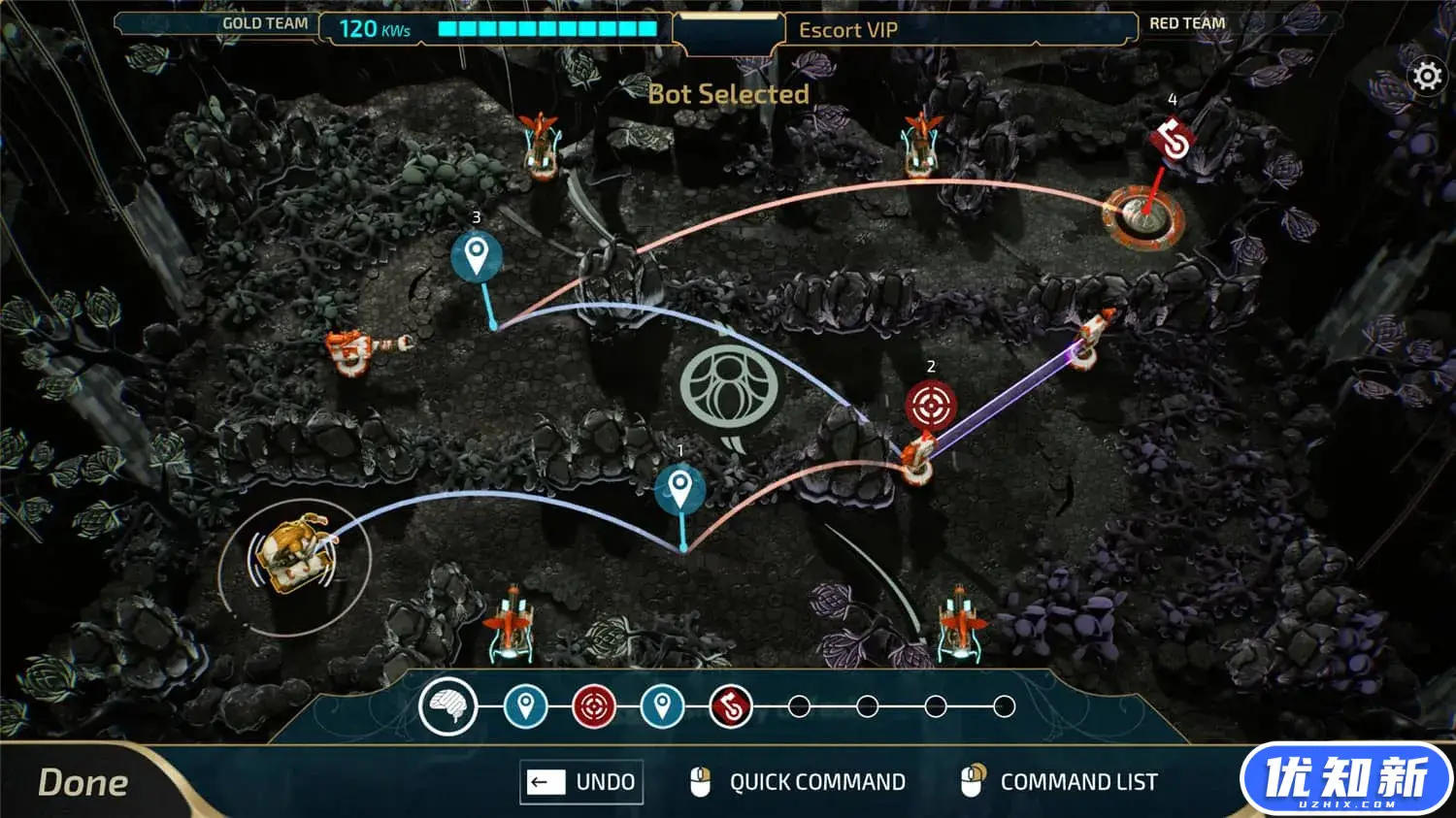Click the Done button
1456x818 pixels.
(x=83, y=782)
